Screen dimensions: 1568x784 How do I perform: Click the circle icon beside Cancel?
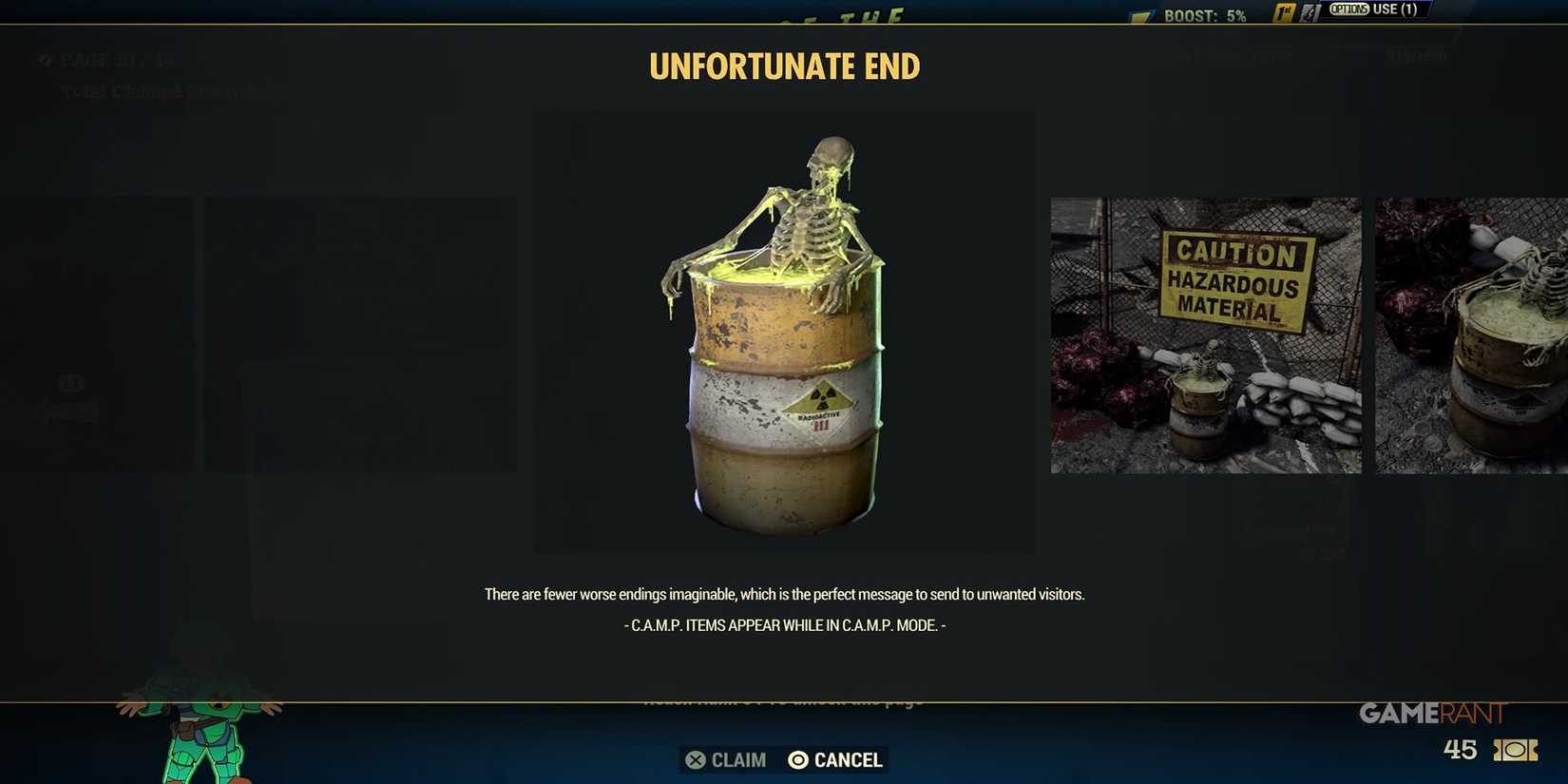(798, 759)
